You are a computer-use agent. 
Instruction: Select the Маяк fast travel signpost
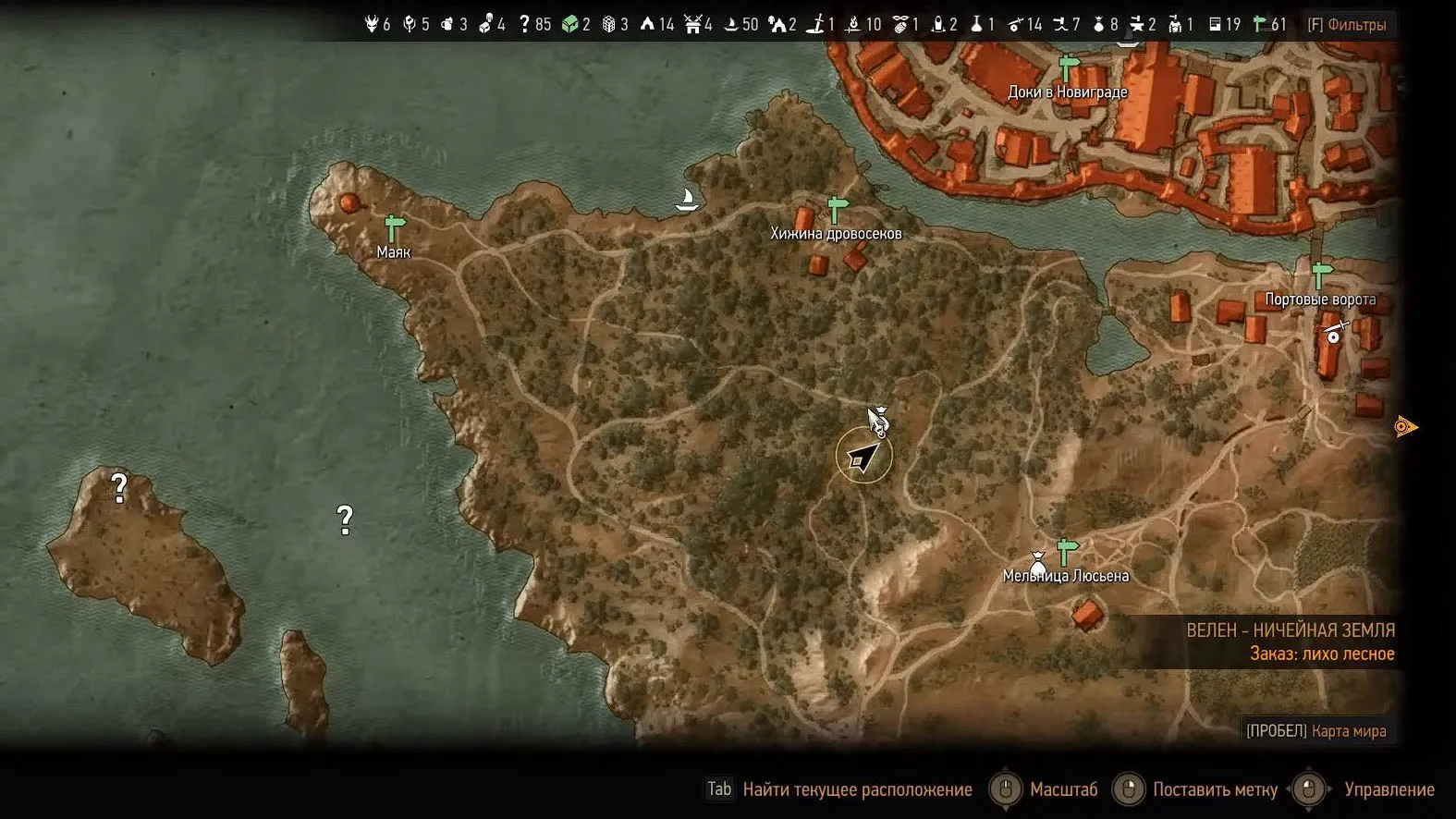pos(395,227)
